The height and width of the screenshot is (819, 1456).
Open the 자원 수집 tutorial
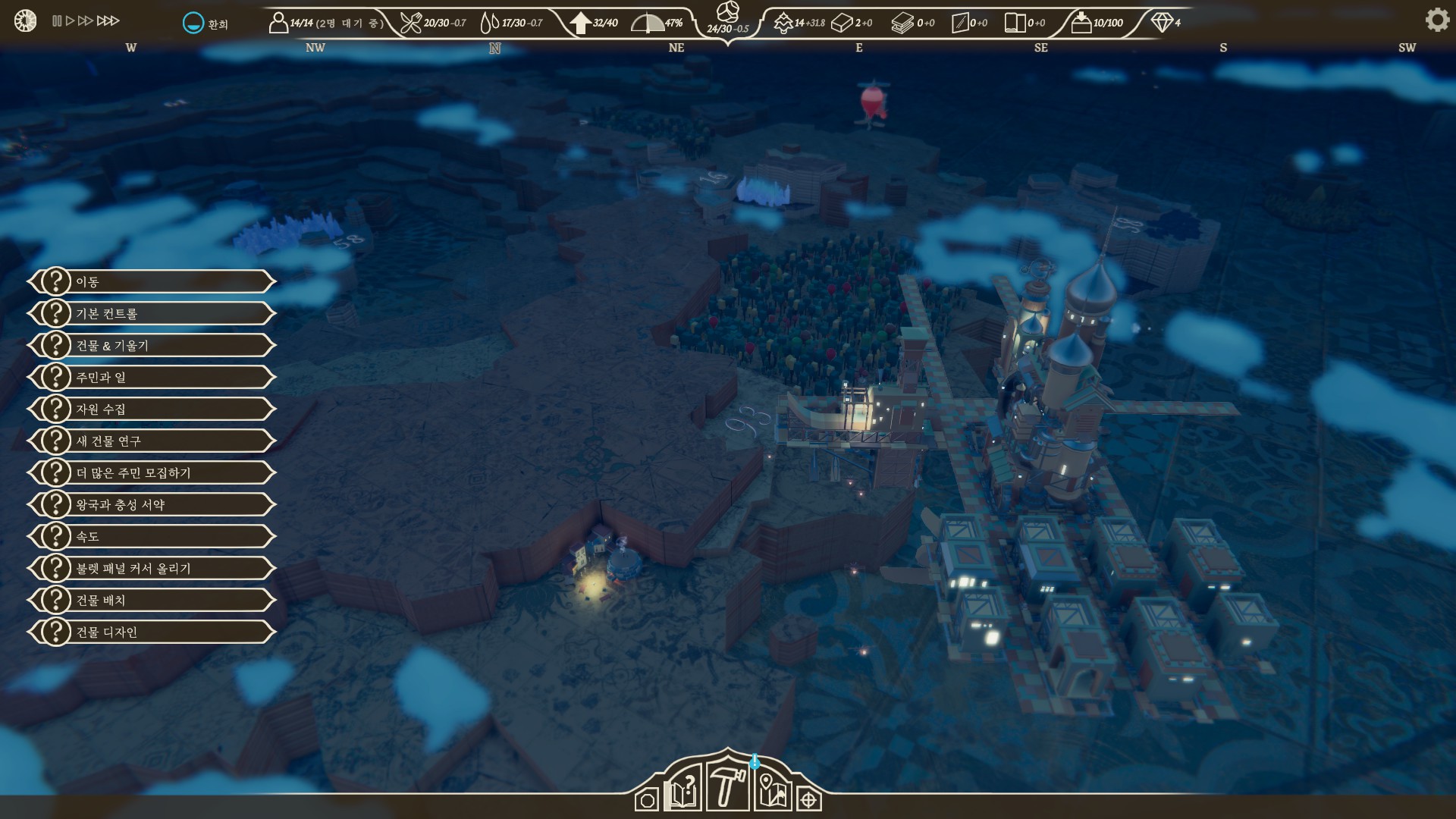click(152, 409)
